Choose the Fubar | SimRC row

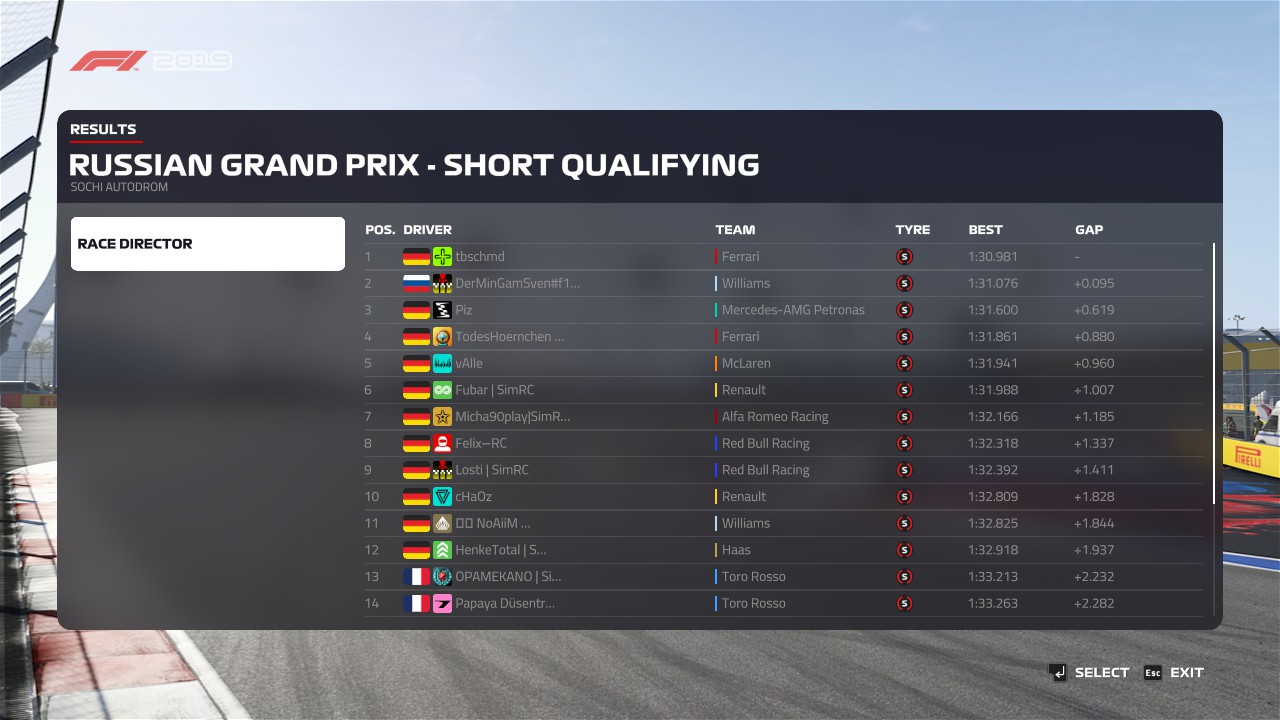click(782, 390)
